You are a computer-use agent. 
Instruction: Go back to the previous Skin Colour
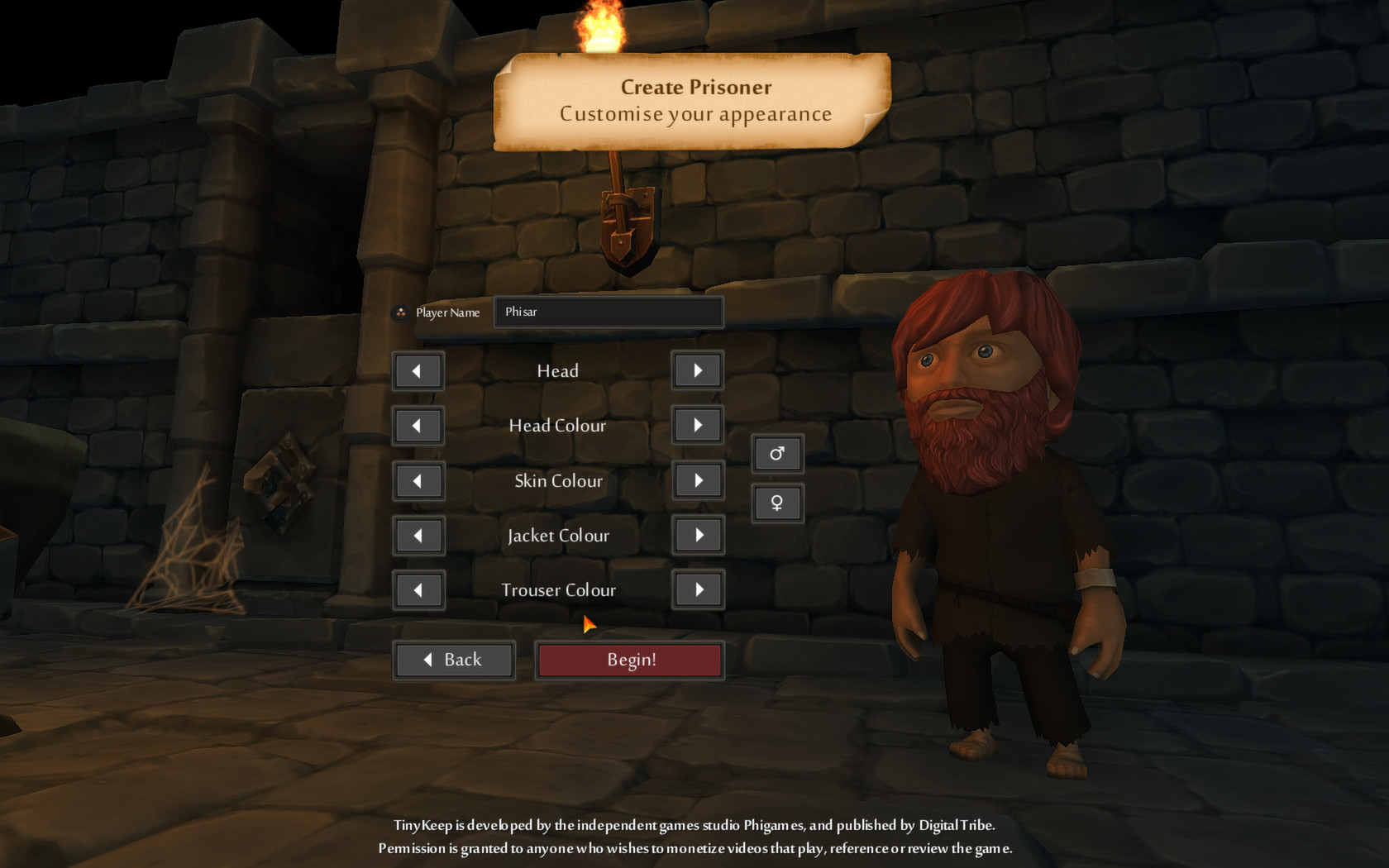(418, 480)
